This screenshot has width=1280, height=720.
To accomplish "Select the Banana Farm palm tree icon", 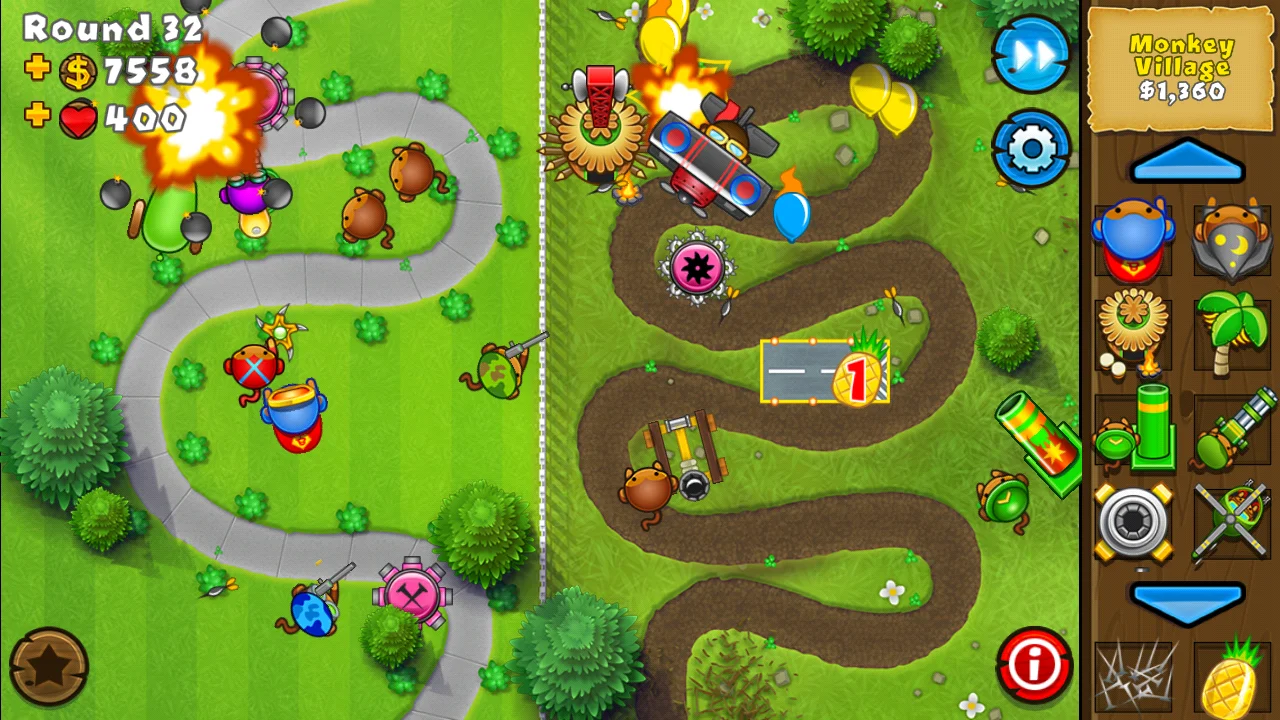I will point(1231,333).
